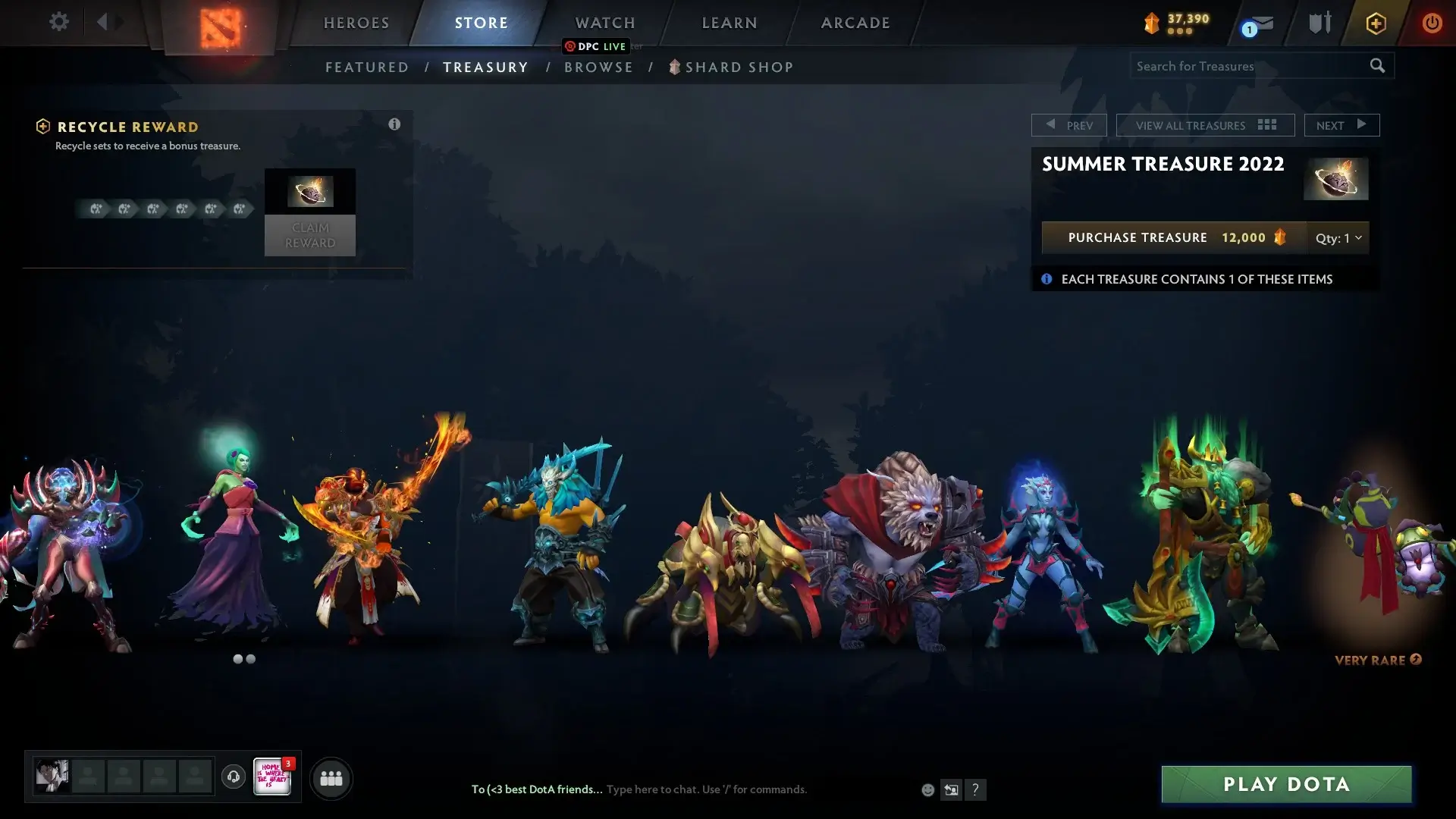Start matchmaking with Play Dota
This screenshot has height=819, width=1456.
pos(1286,784)
